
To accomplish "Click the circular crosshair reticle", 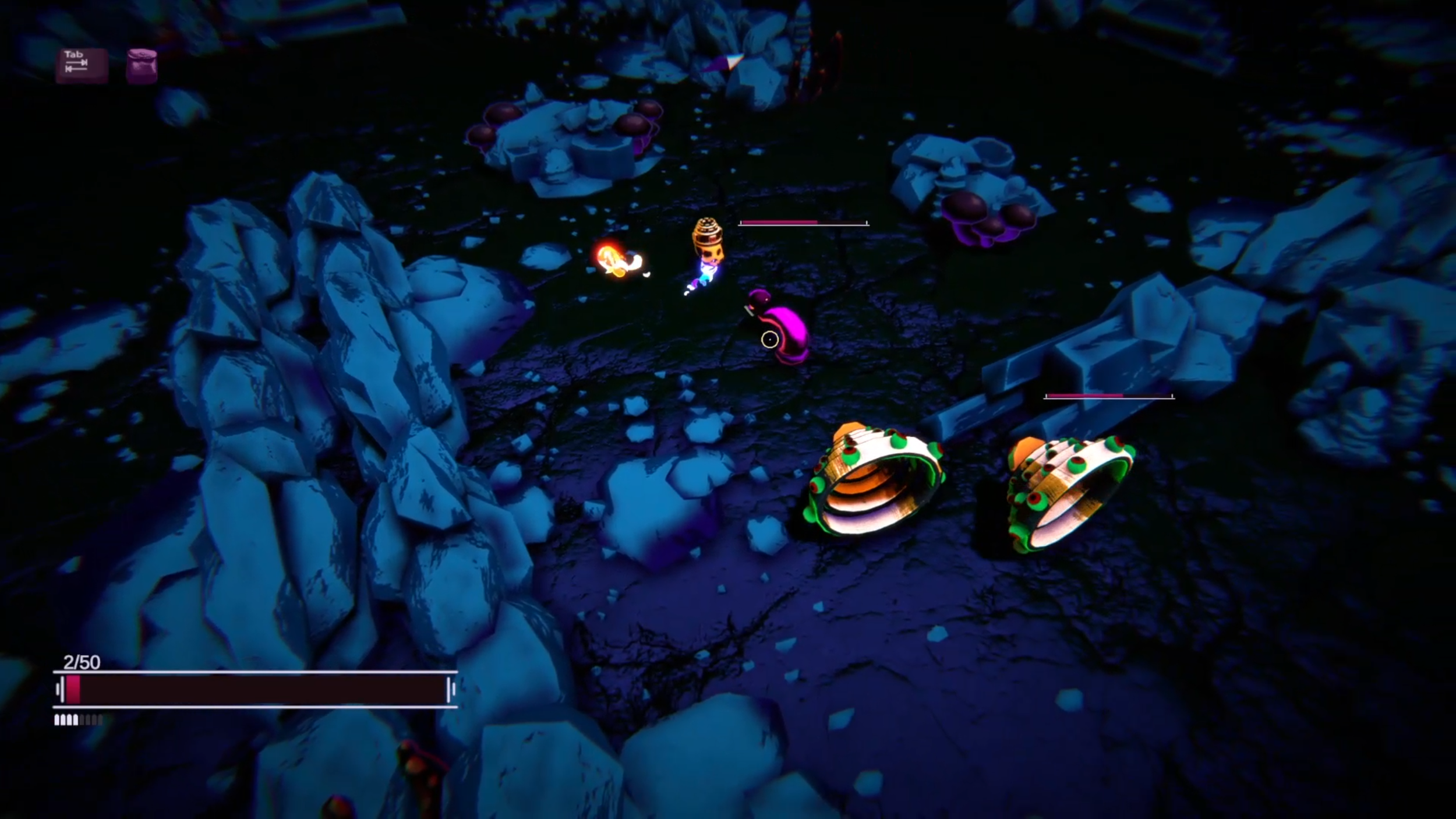I will coord(771,339).
